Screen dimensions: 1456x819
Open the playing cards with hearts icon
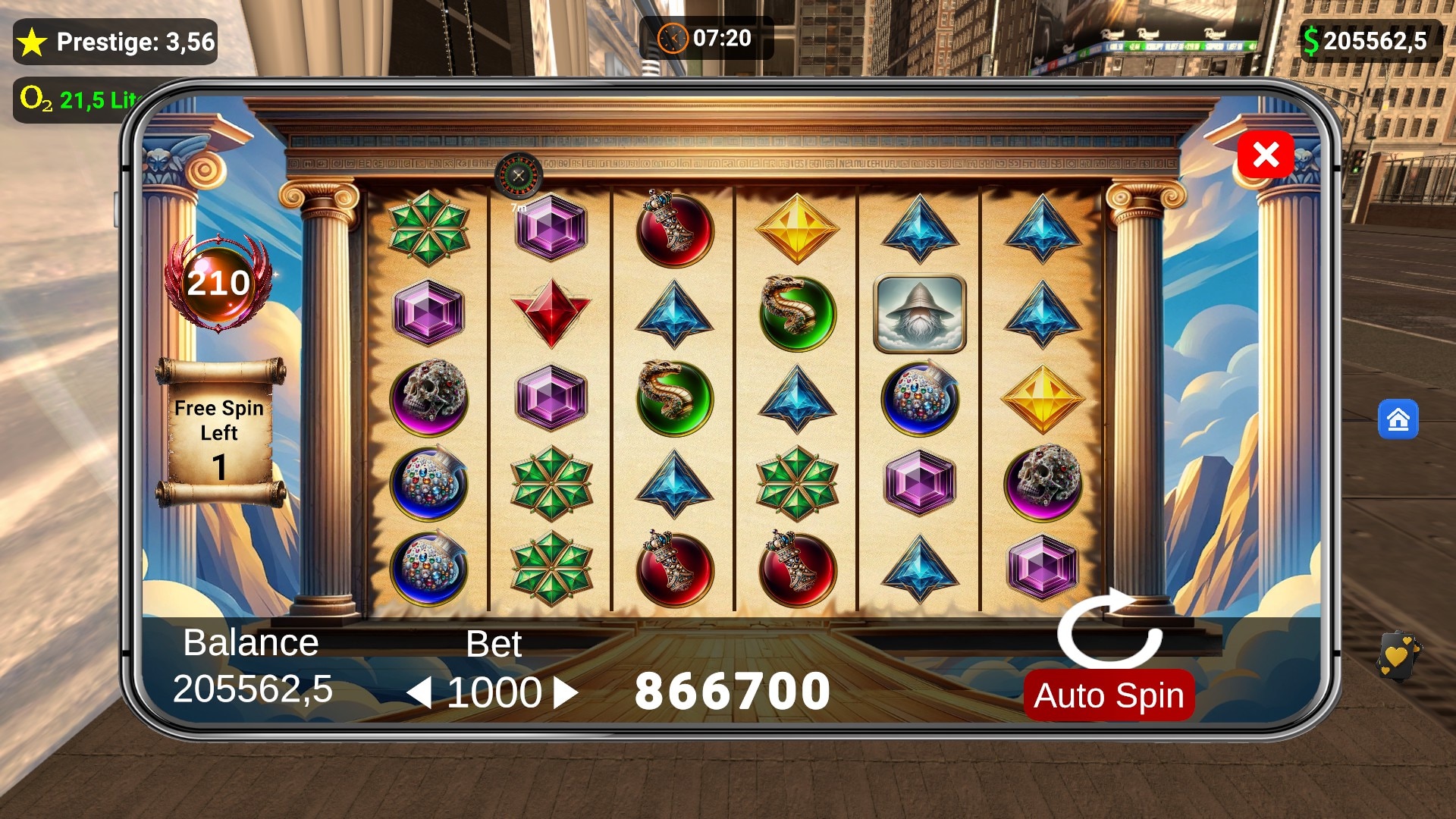click(1398, 656)
